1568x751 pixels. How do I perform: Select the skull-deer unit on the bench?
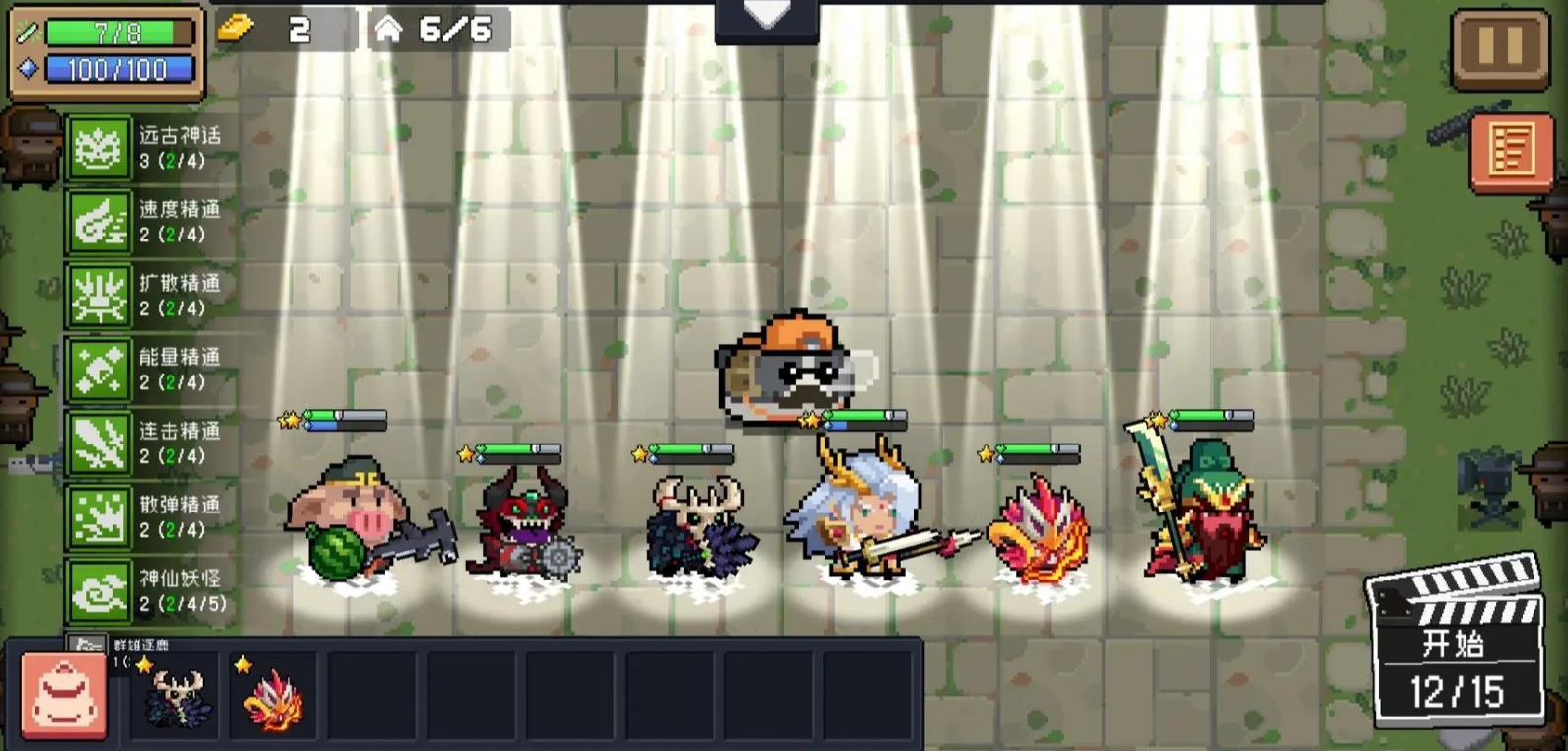[x=176, y=696]
